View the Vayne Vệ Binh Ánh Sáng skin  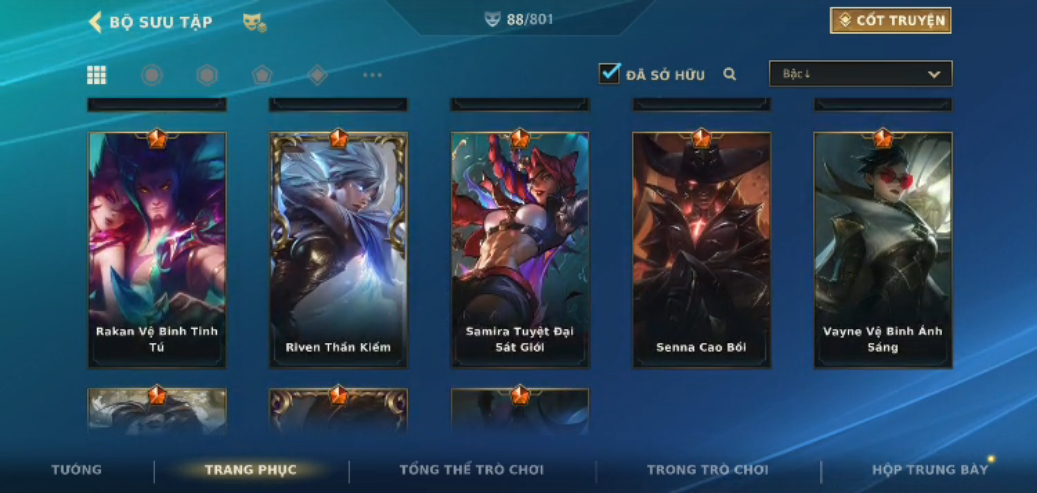pos(883,250)
